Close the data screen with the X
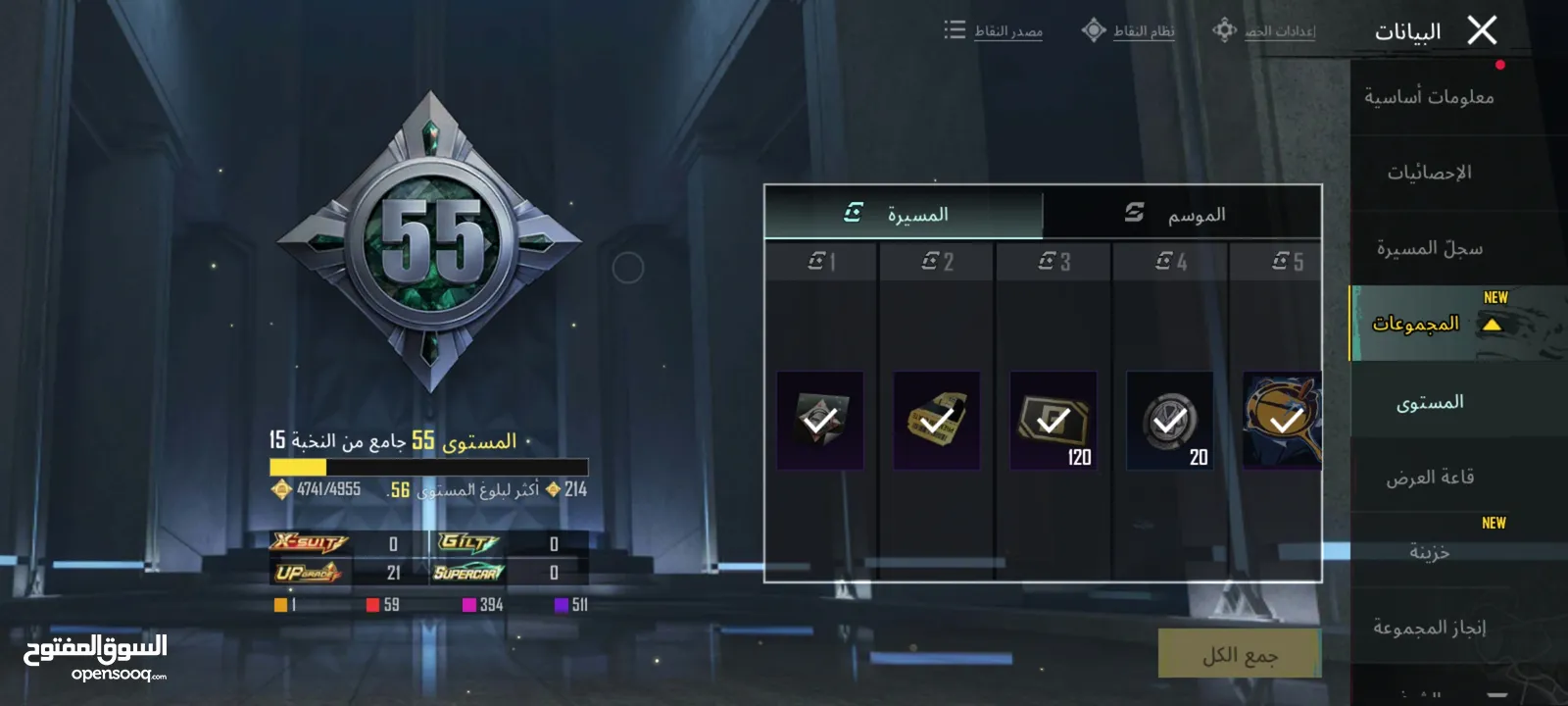The width and height of the screenshot is (1568, 706). coord(1482,30)
